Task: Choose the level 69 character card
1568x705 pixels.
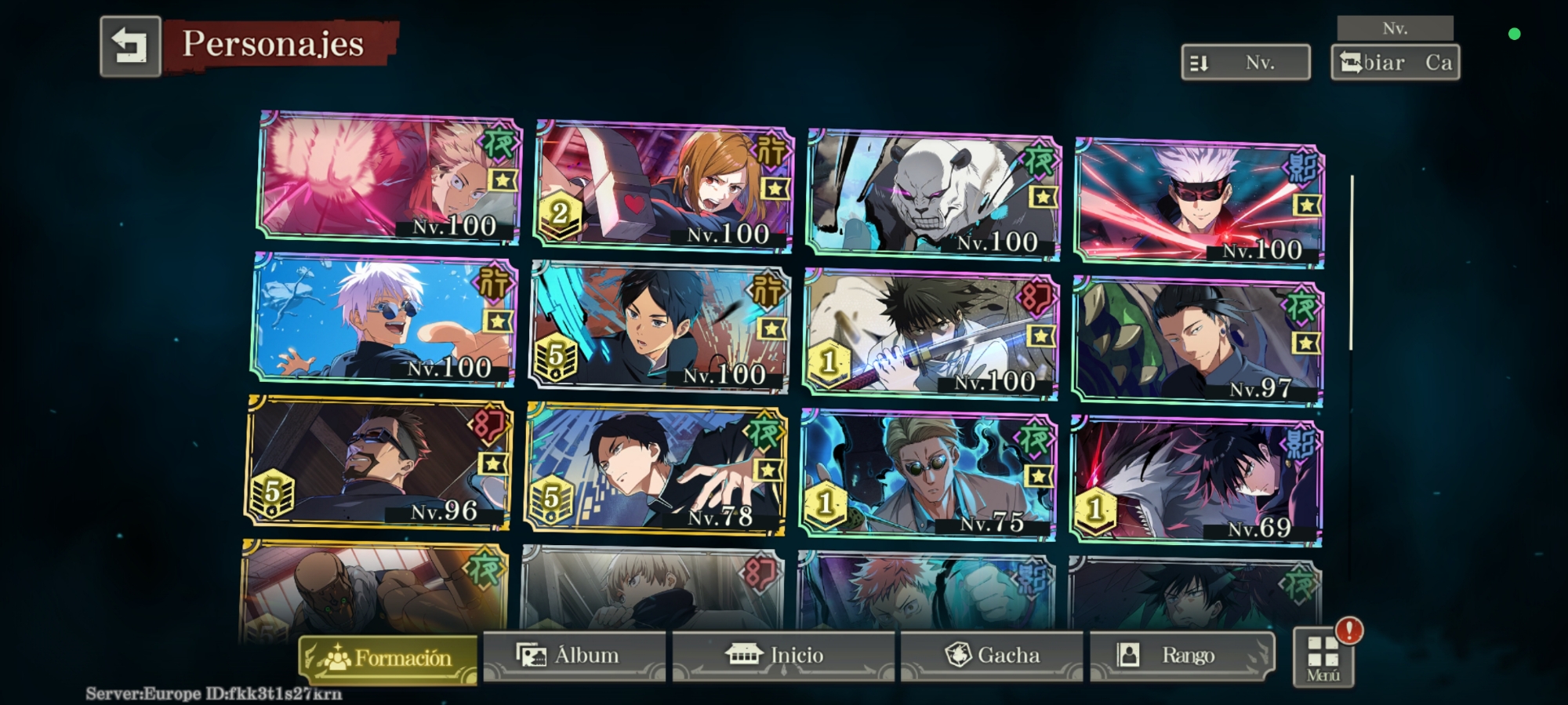Action: point(1196,482)
